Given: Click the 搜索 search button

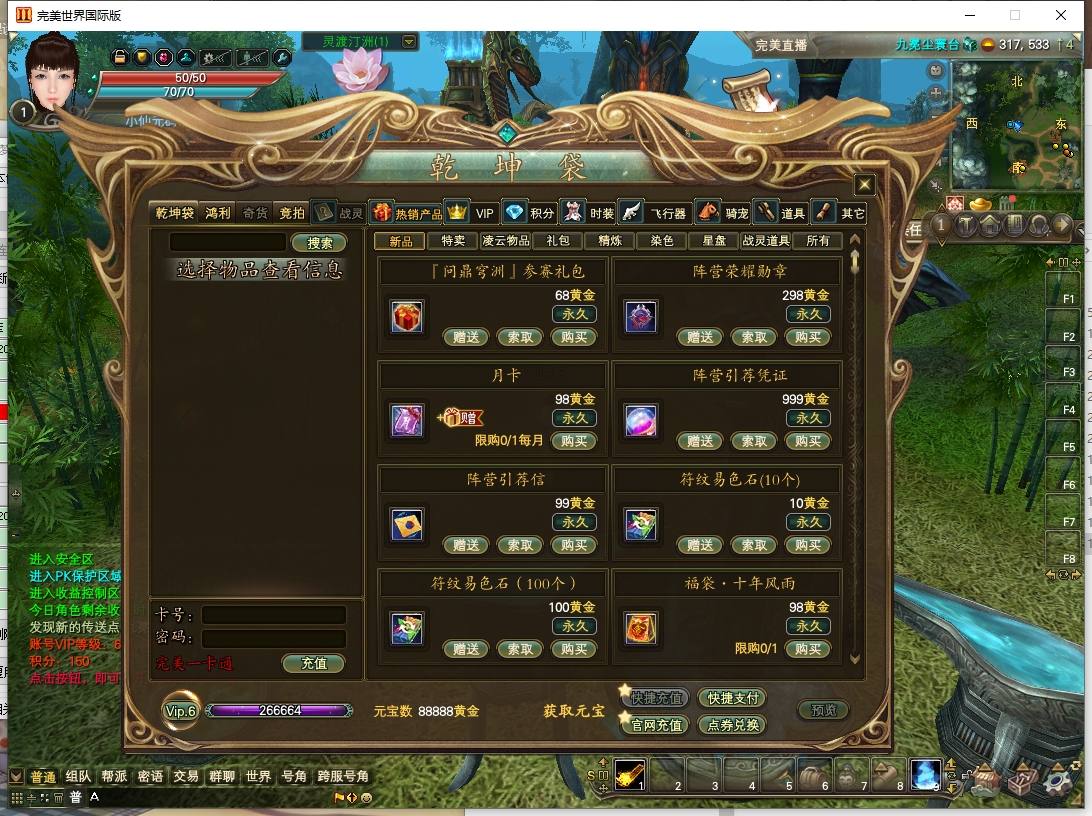Looking at the screenshot, I should coord(320,243).
